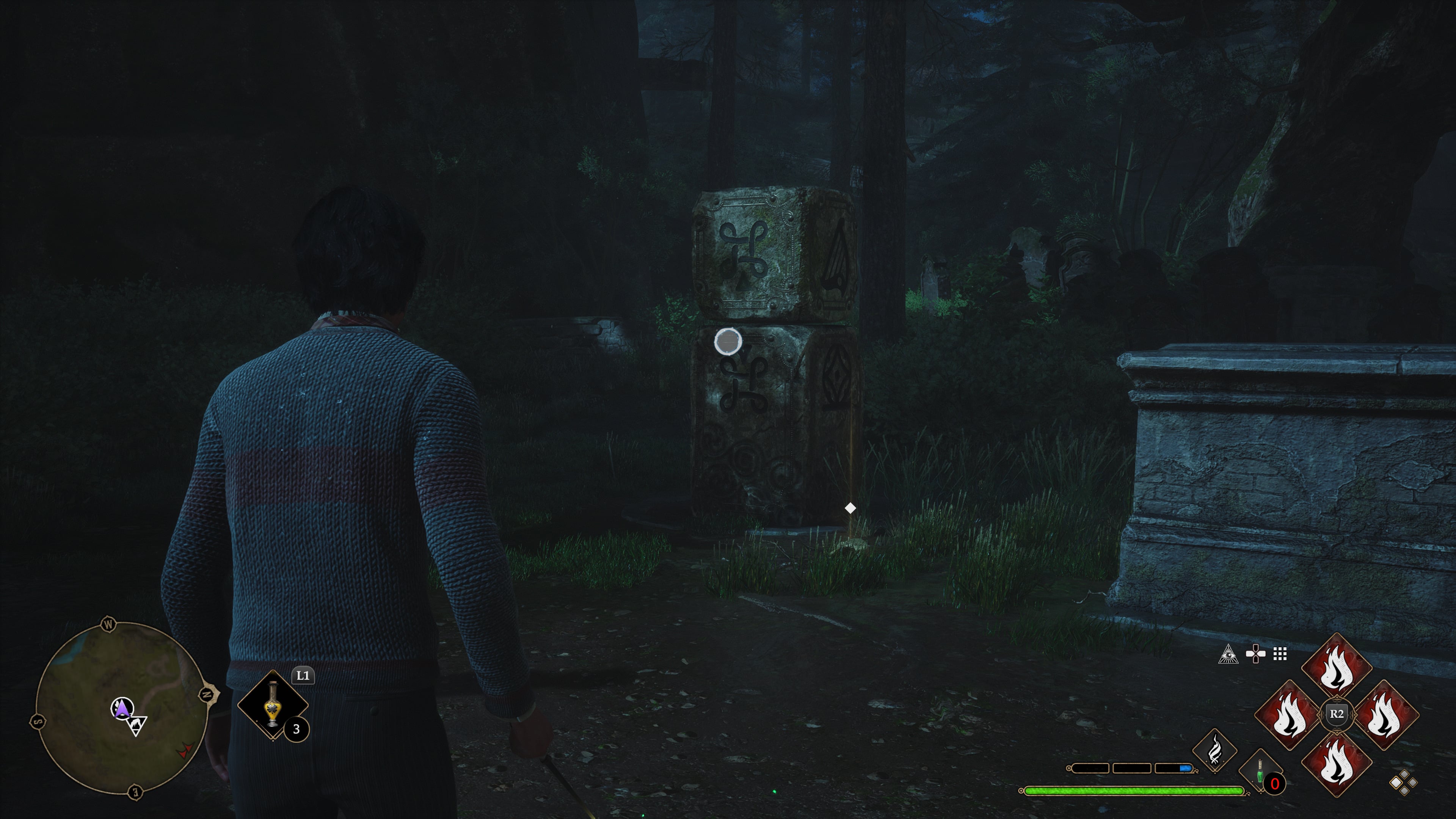
Task: Click the eye-in-triangle icon
Action: point(1228,654)
